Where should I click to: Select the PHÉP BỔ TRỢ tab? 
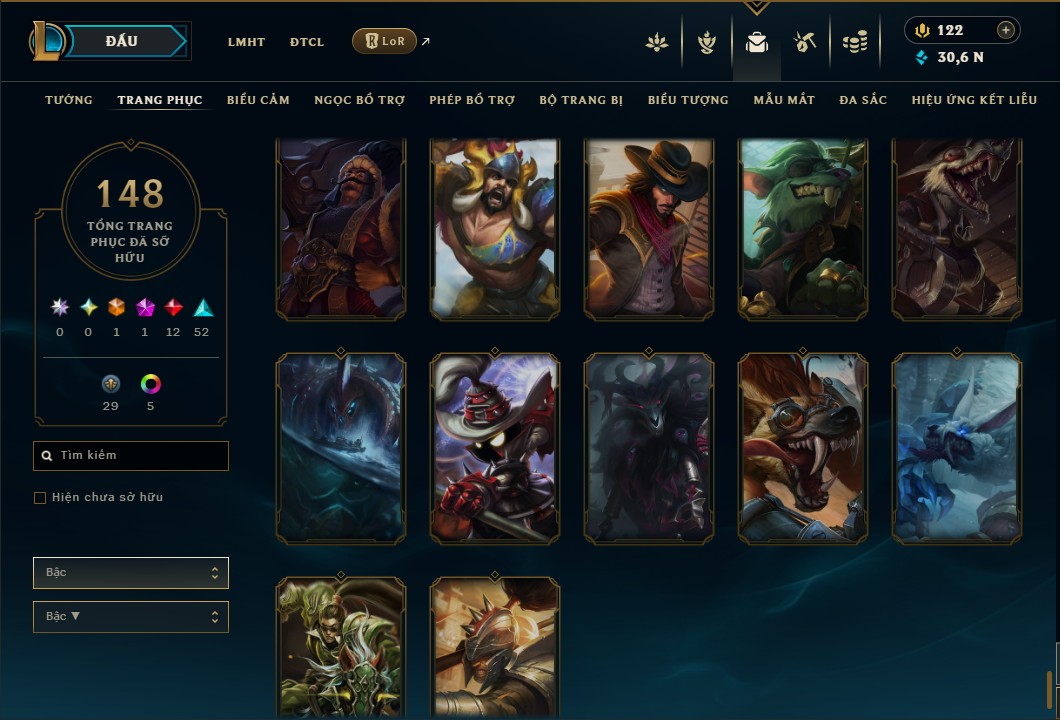pos(472,100)
